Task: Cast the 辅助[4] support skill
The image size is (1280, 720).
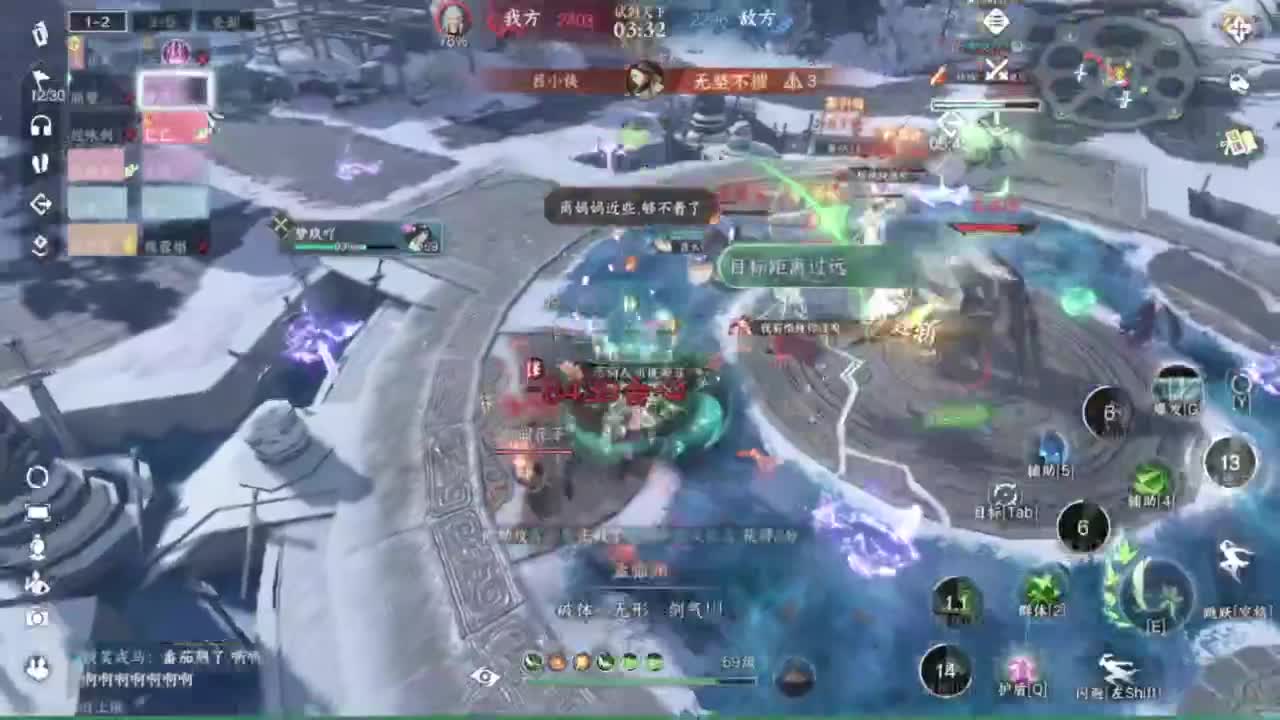Action: point(1152,478)
